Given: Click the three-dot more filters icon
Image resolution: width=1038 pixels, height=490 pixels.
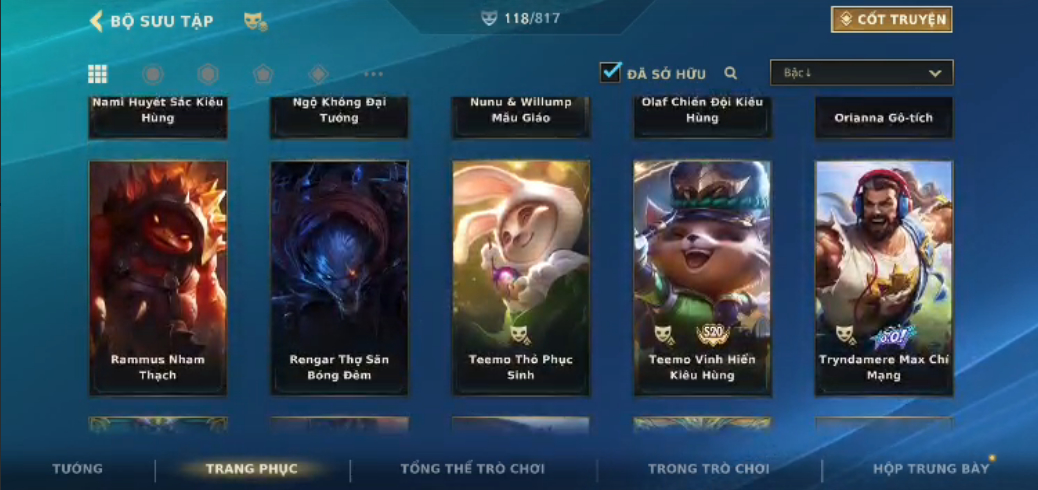Looking at the screenshot, I should [373, 74].
